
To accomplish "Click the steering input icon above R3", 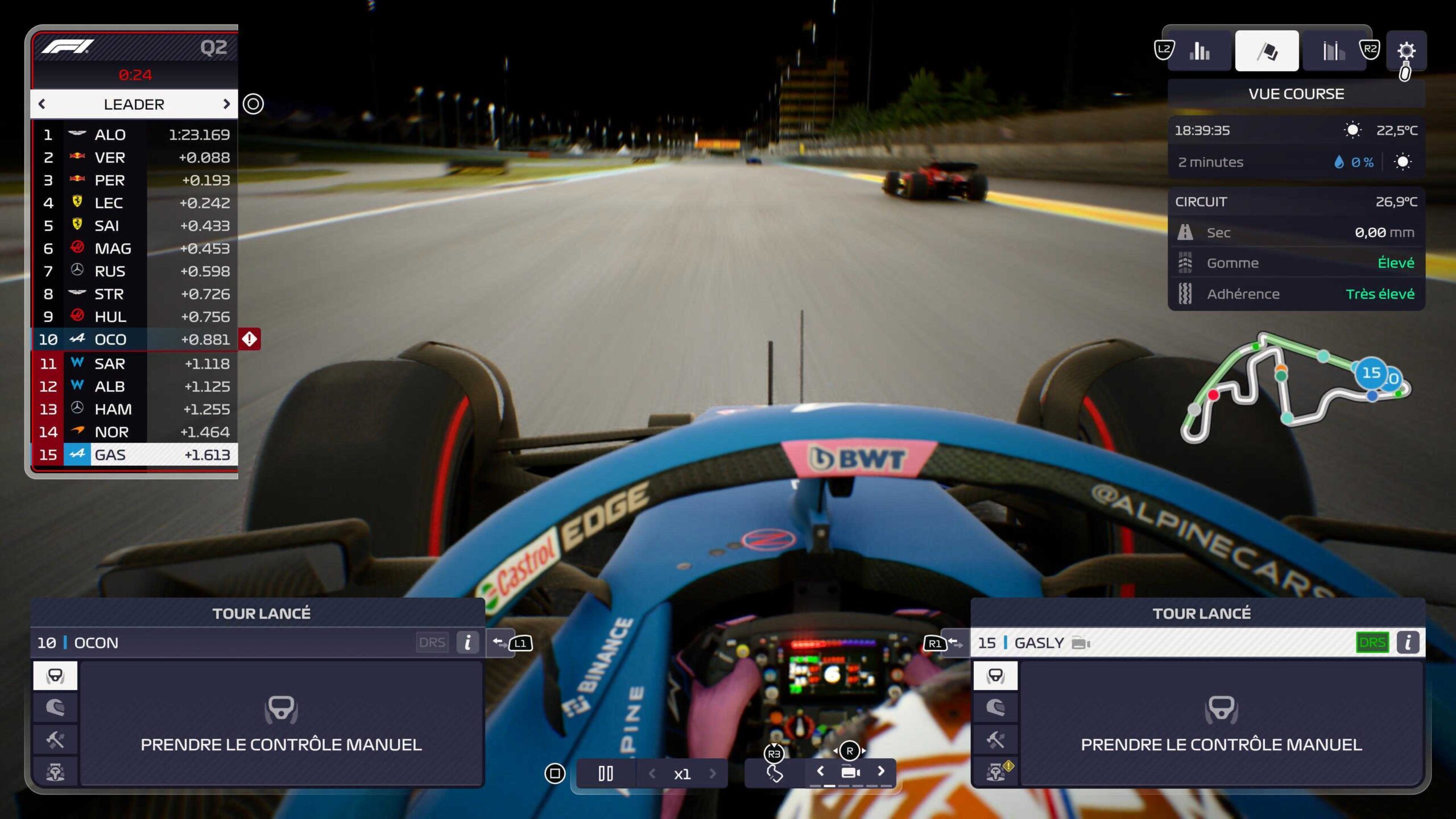I will [x=775, y=773].
